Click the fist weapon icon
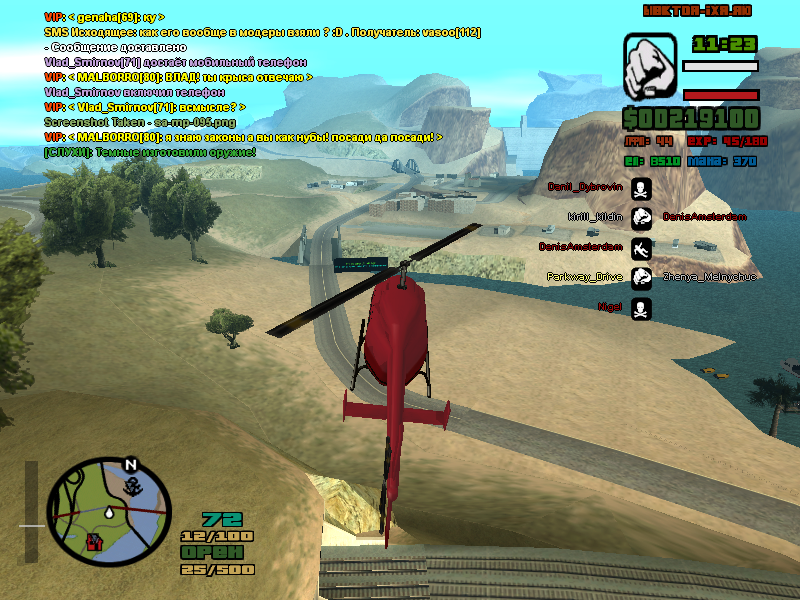This screenshot has height=600, width=800. [649, 68]
